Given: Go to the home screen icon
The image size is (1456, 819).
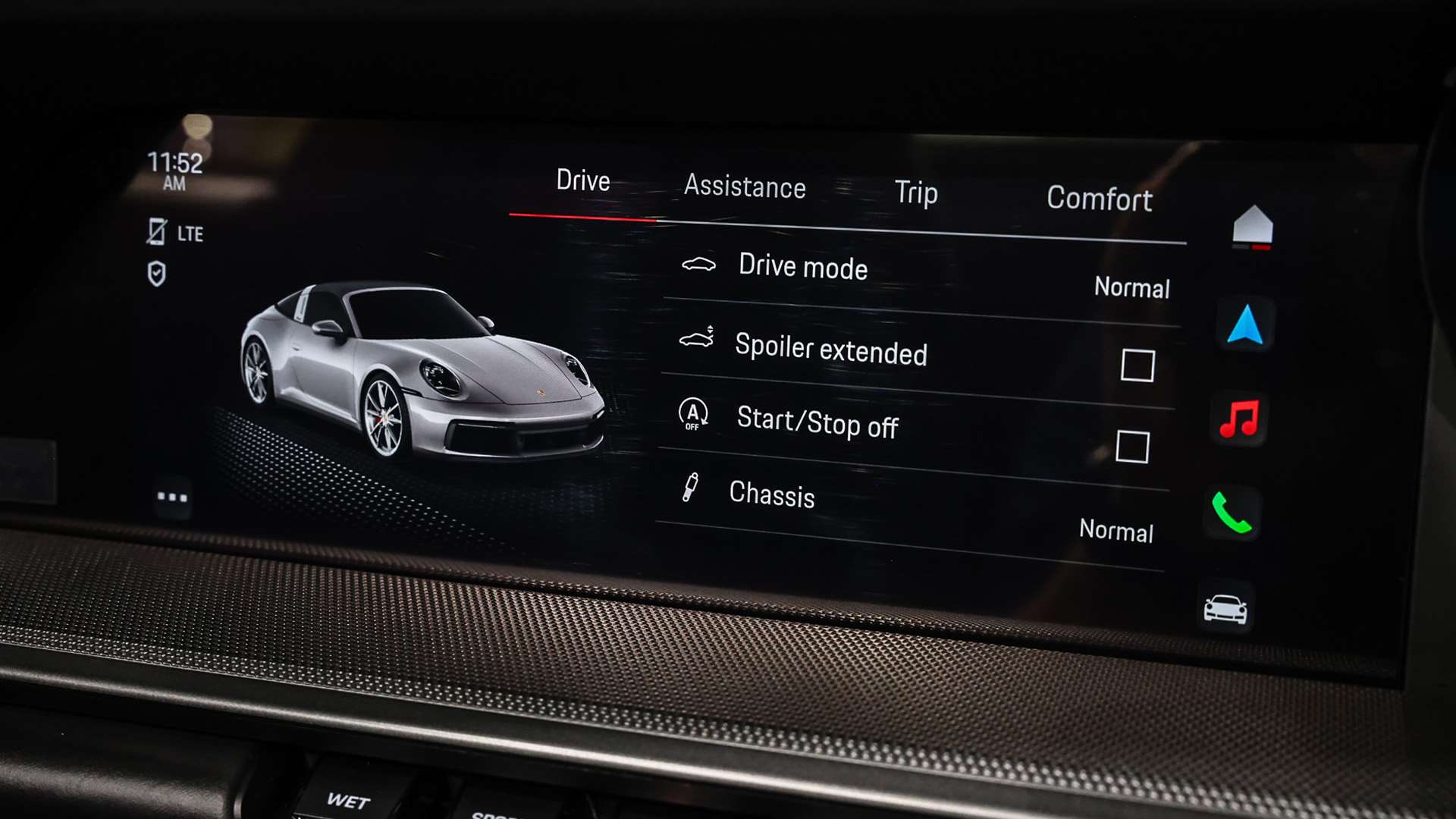Looking at the screenshot, I should [x=1252, y=227].
